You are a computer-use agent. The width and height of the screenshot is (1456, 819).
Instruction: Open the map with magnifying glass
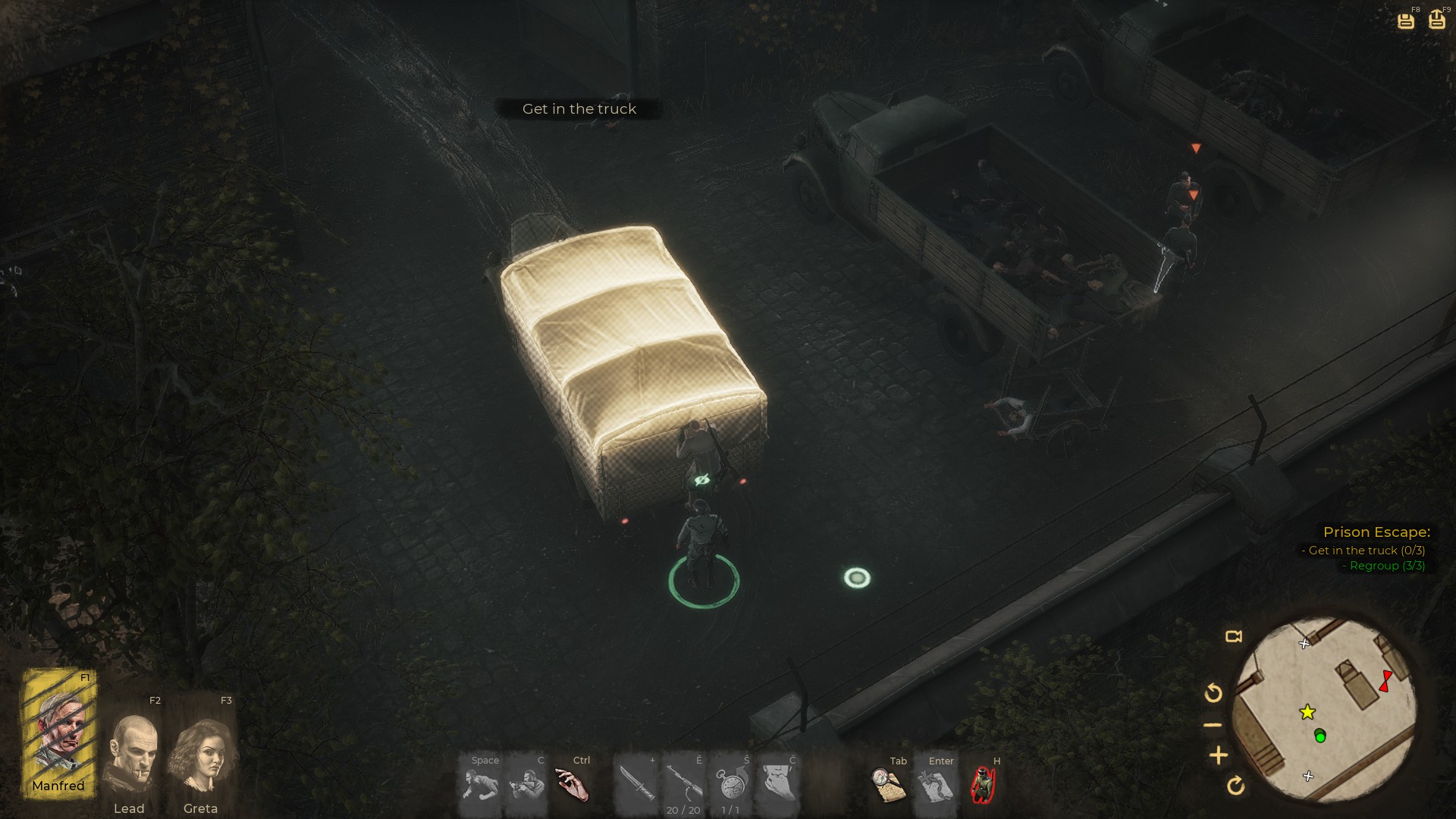pyautogui.click(x=888, y=785)
